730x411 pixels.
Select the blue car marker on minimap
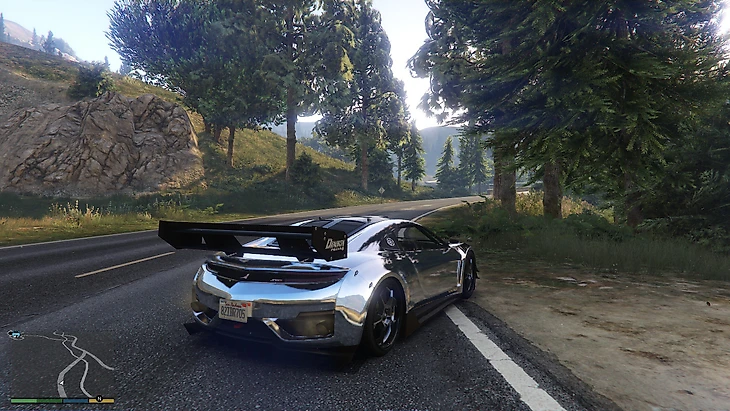pos(17,334)
